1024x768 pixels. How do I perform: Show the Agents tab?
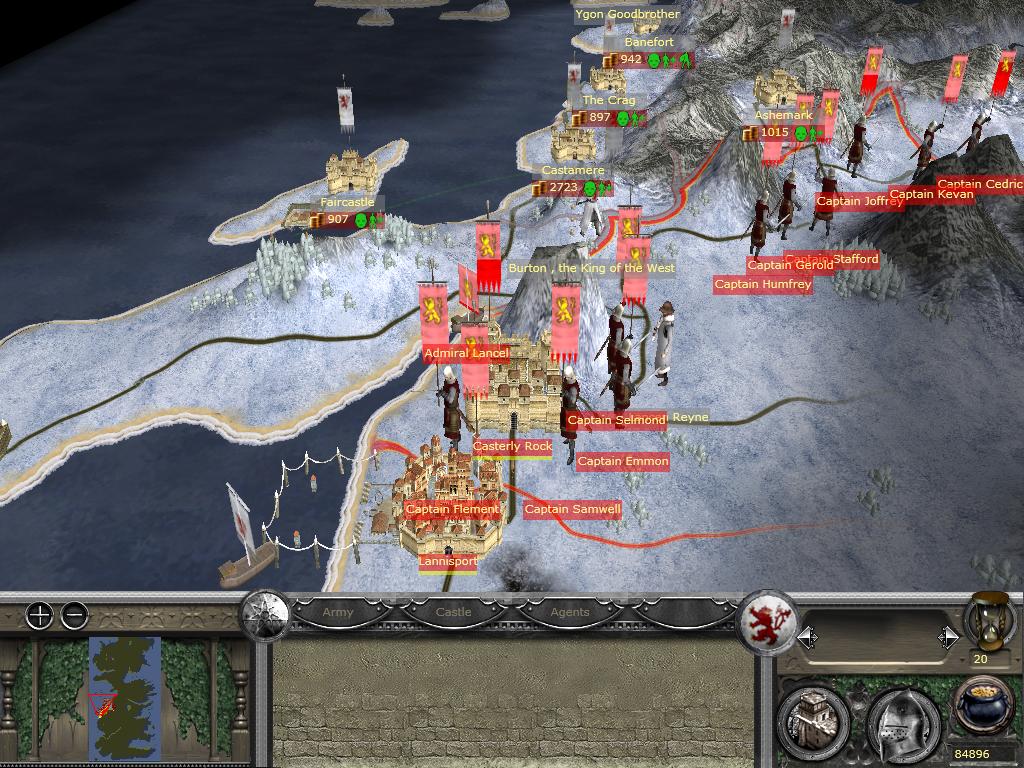[570, 612]
